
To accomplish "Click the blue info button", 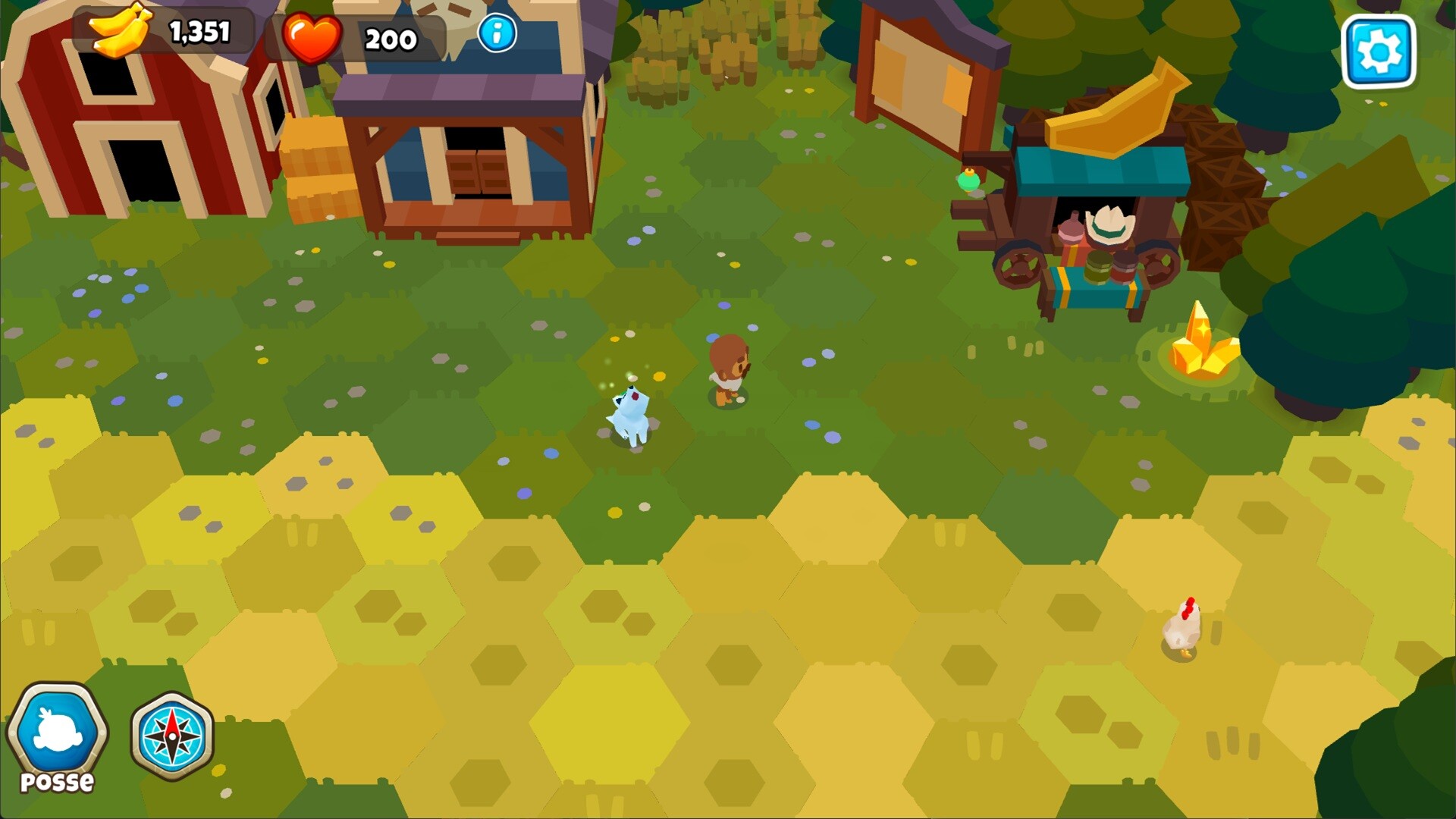I will pos(497,32).
